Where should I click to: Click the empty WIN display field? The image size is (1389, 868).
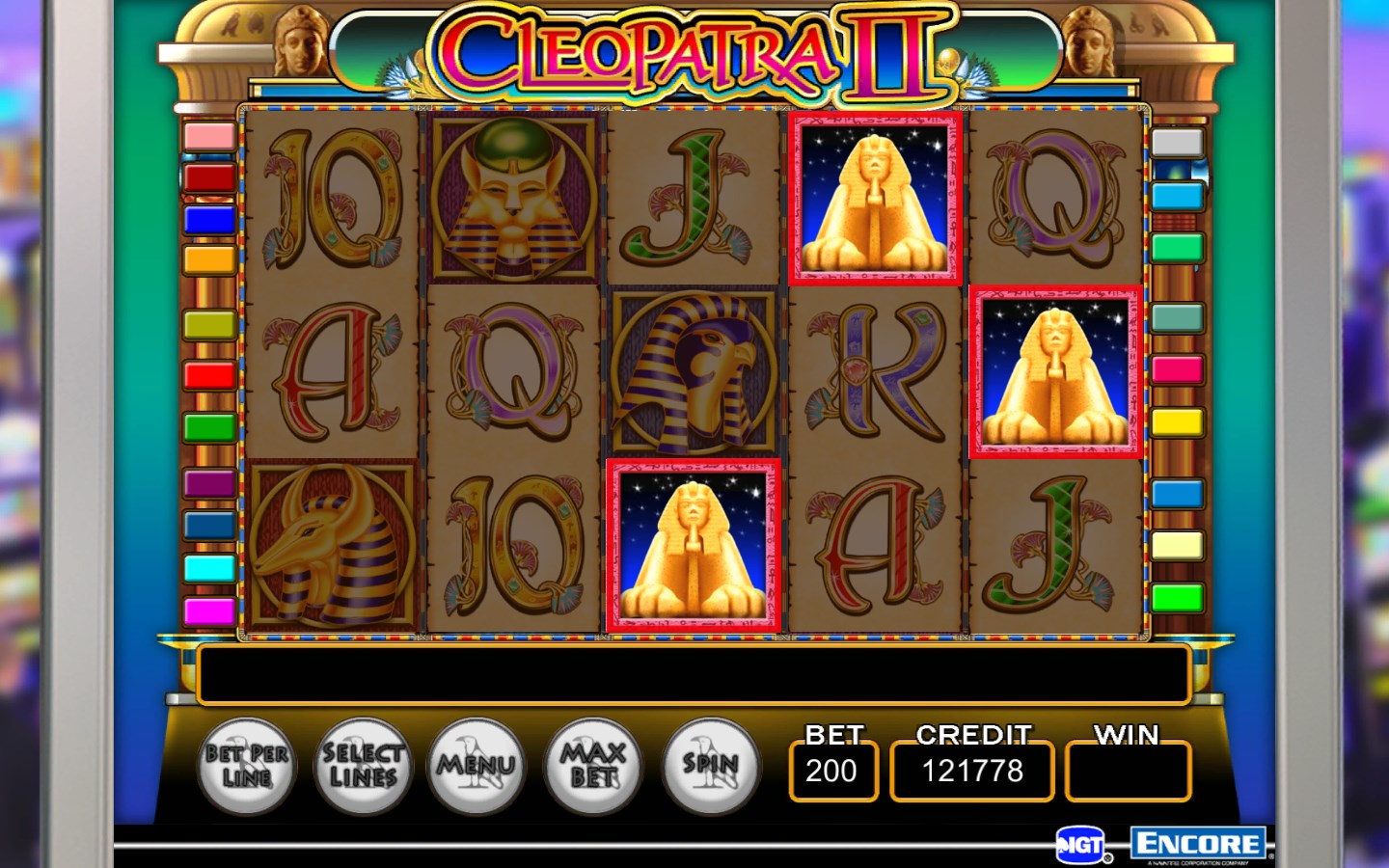(1127, 771)
